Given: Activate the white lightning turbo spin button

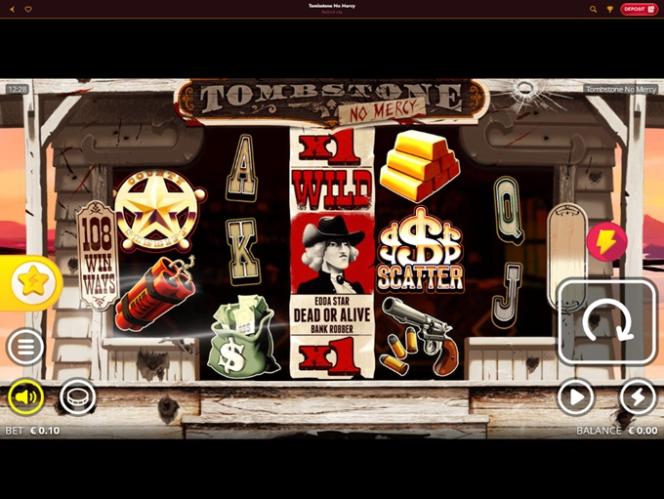Looking at the screenshot, I should [637, 397].
